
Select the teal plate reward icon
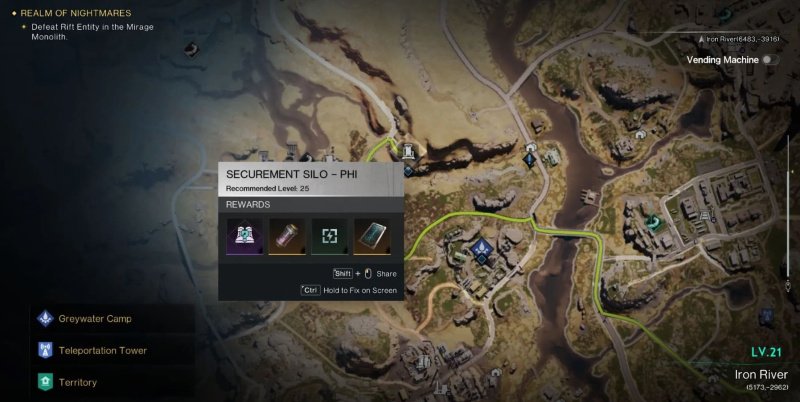[x=372, y=236]
